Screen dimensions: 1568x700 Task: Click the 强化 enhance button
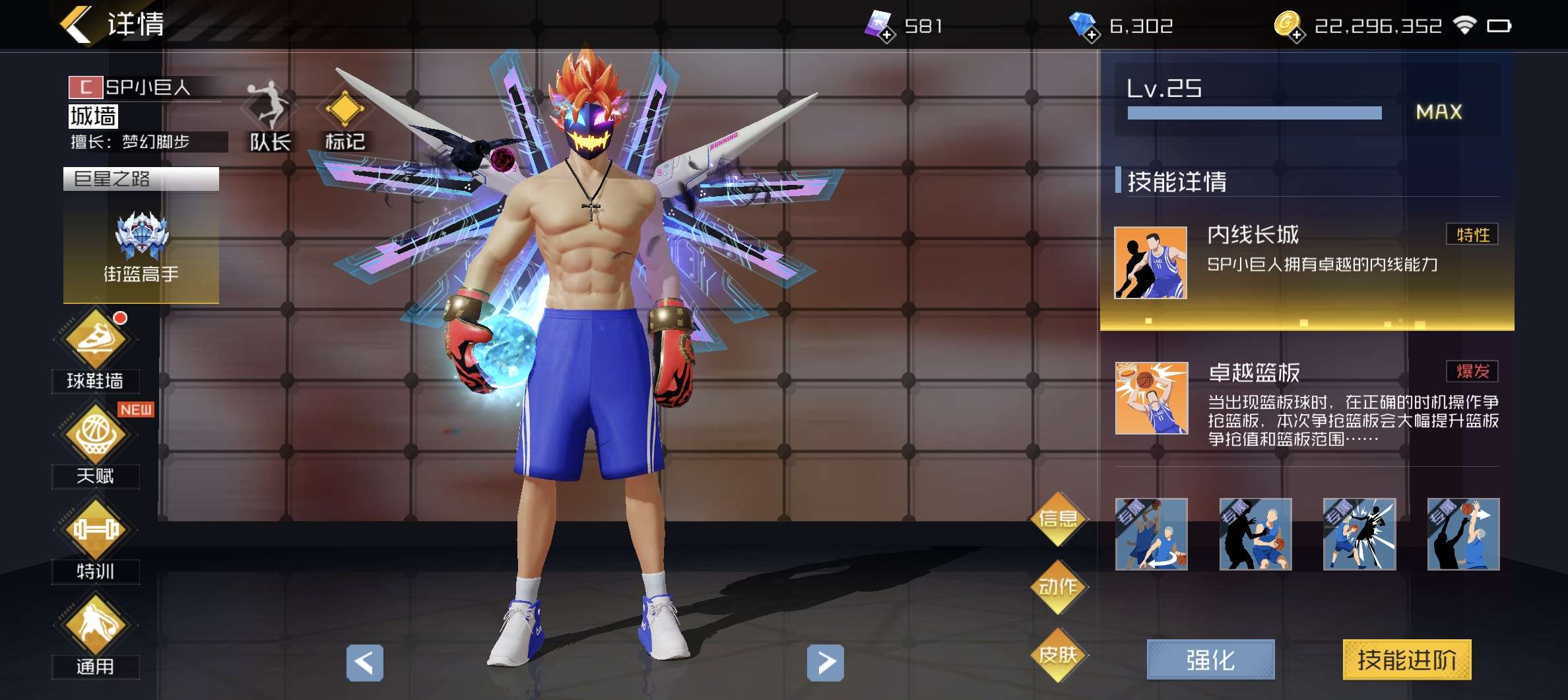point(1210,660)
